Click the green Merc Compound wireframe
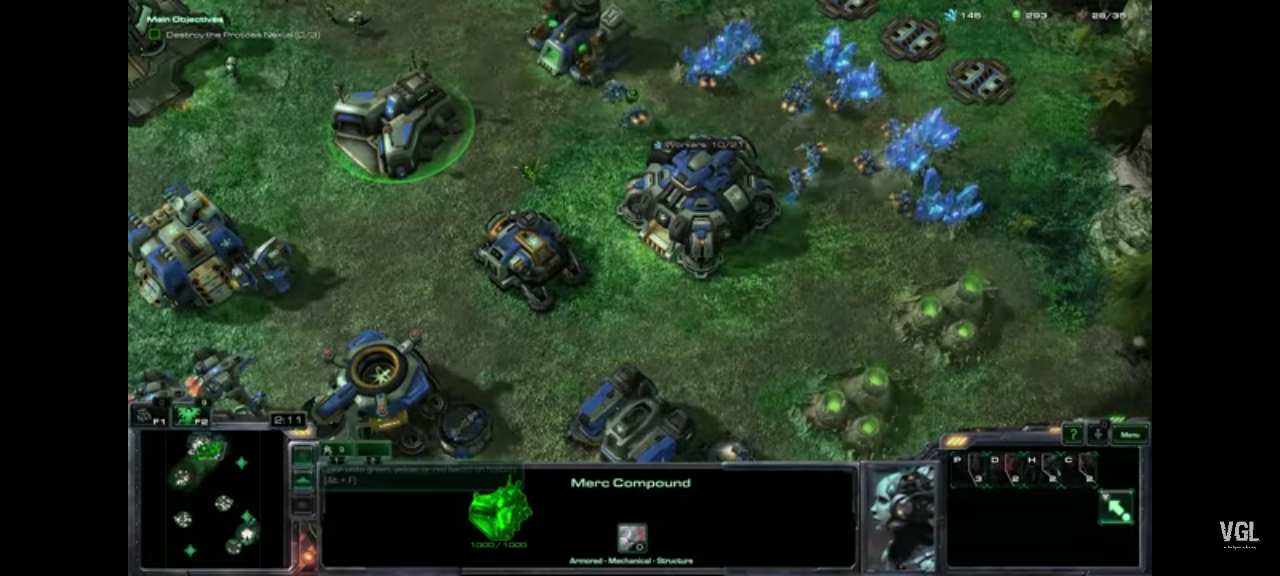 [499, 509]
